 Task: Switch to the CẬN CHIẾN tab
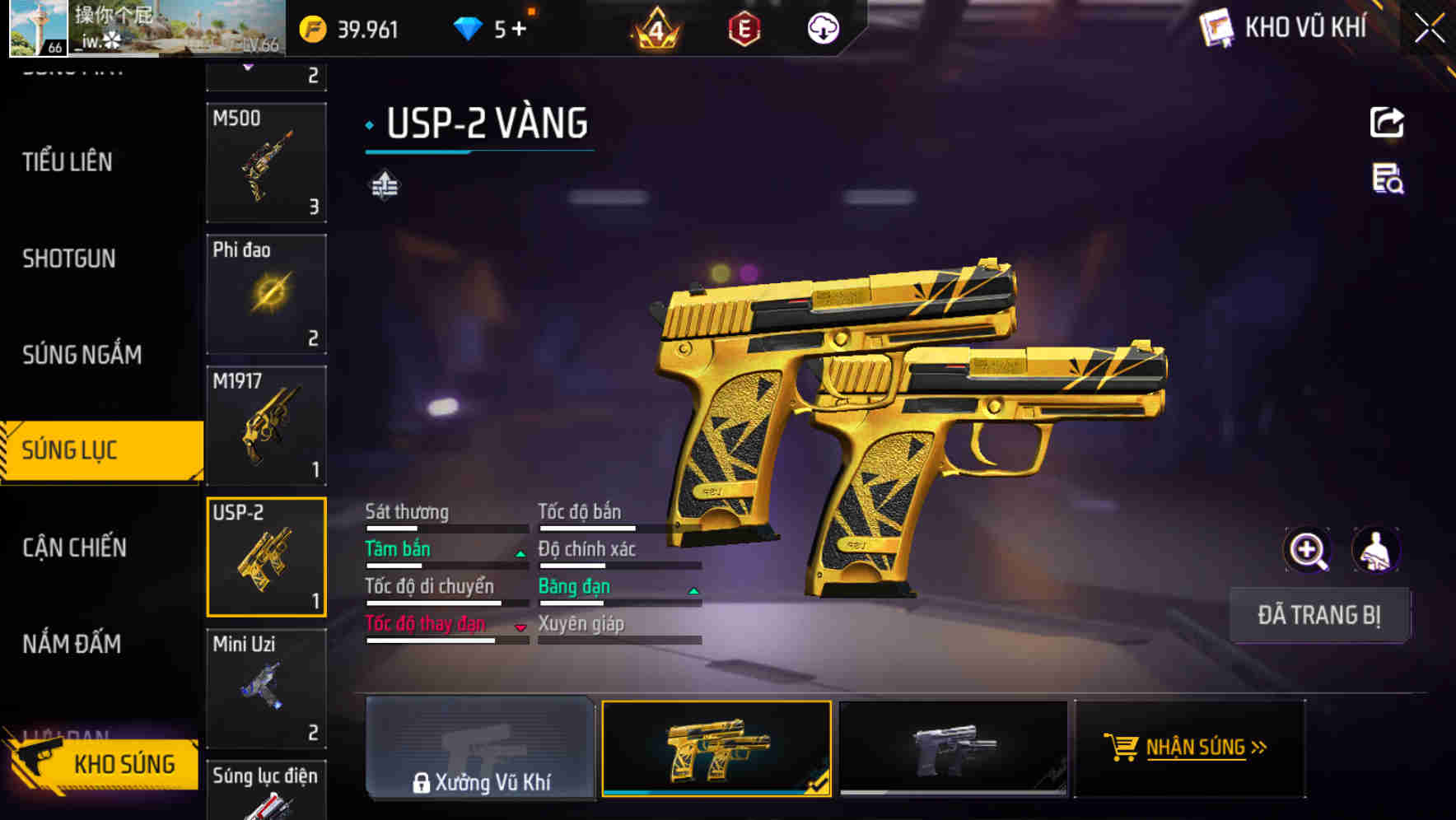pos(72,547)
